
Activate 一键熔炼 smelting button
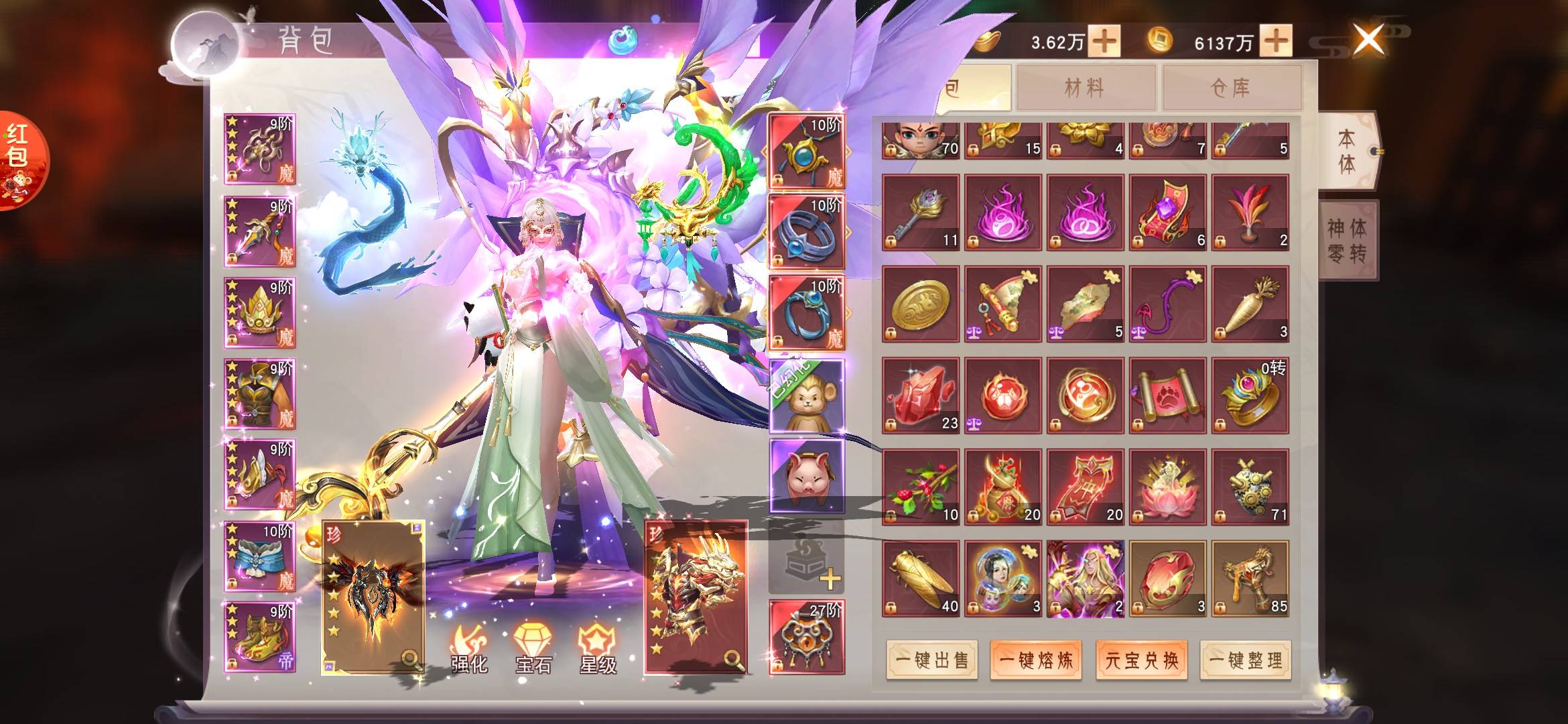[1036, 660]
